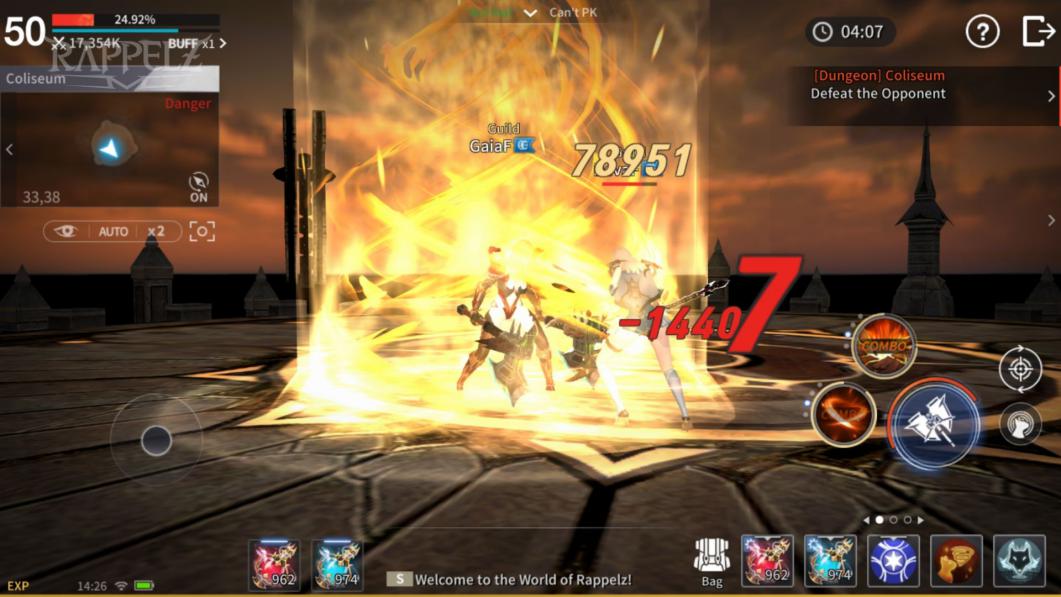
Task: Toggle the eye visibility icon
Action: 66,231
